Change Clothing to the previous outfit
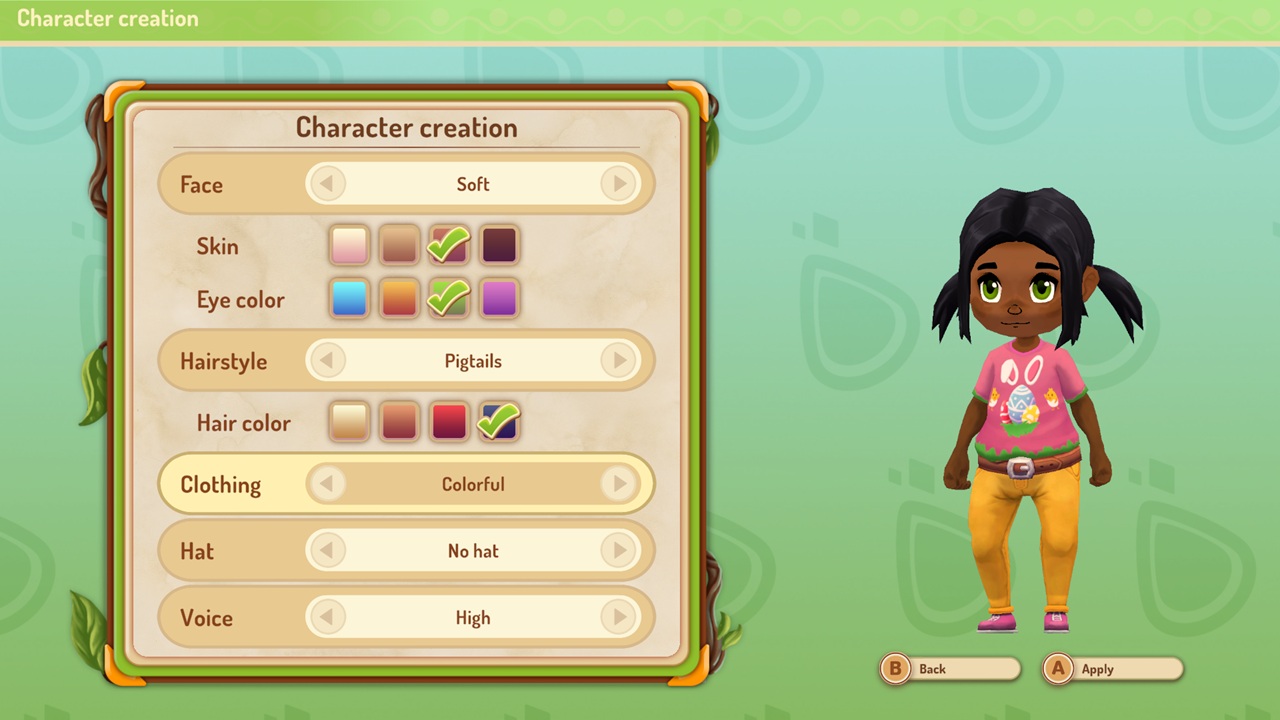 click(x=327, y=484)
